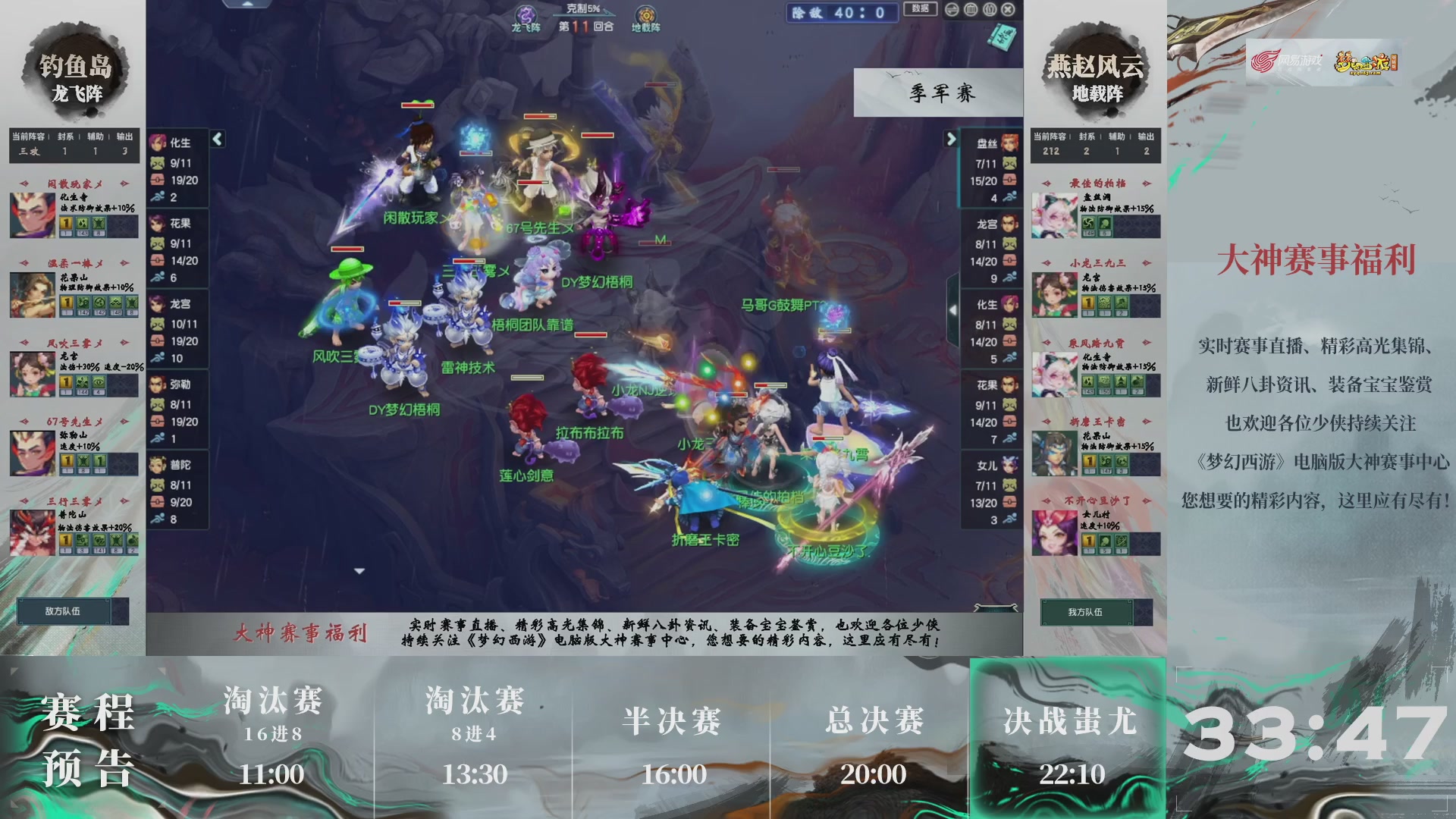Image resolution: width=1456 pixels, height=819 pixels.
Task: Select the 半决赛 schedule entry
Action: point(670,724)
